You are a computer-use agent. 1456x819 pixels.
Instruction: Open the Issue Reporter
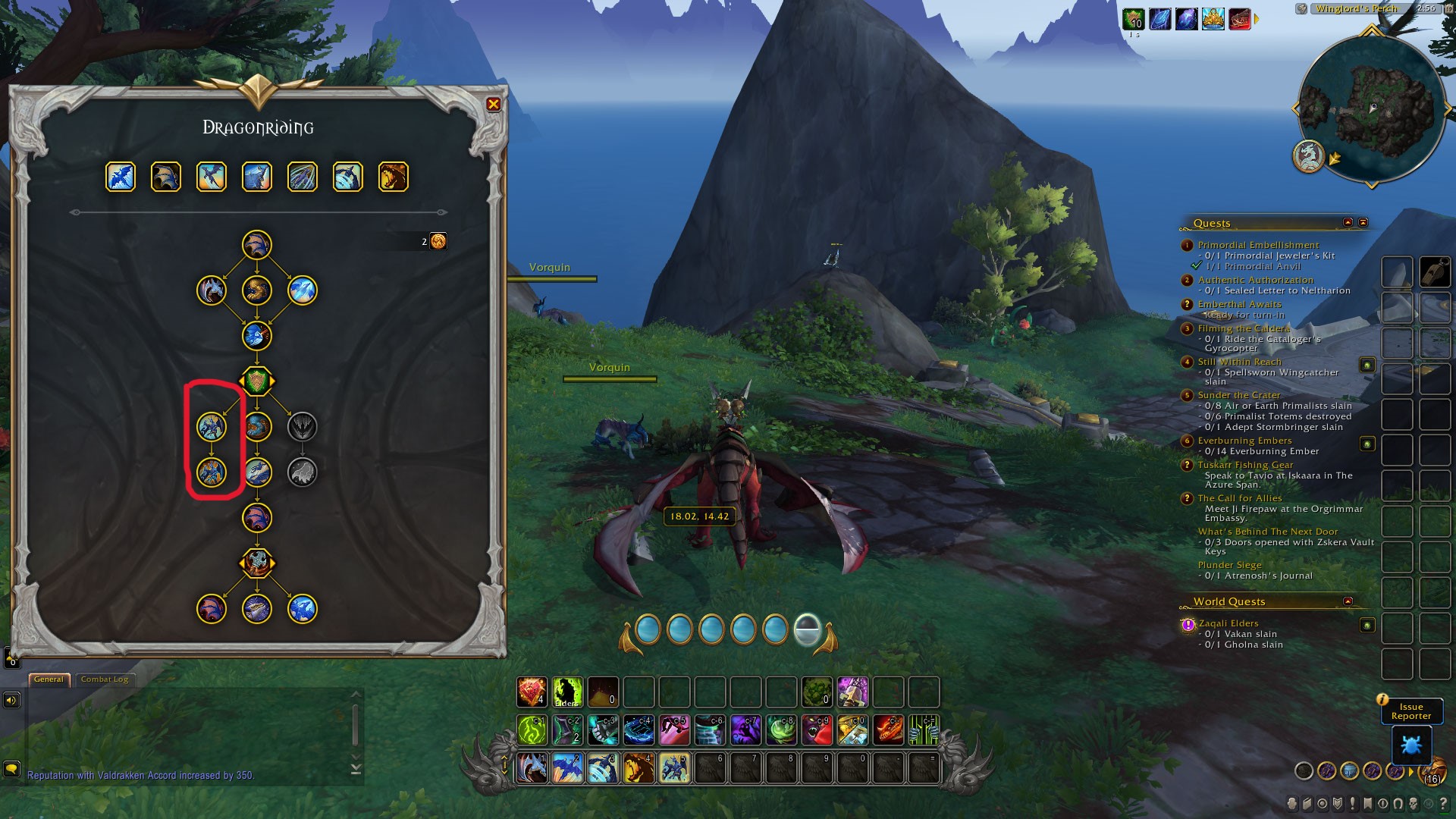click(x=1410, y=711)
